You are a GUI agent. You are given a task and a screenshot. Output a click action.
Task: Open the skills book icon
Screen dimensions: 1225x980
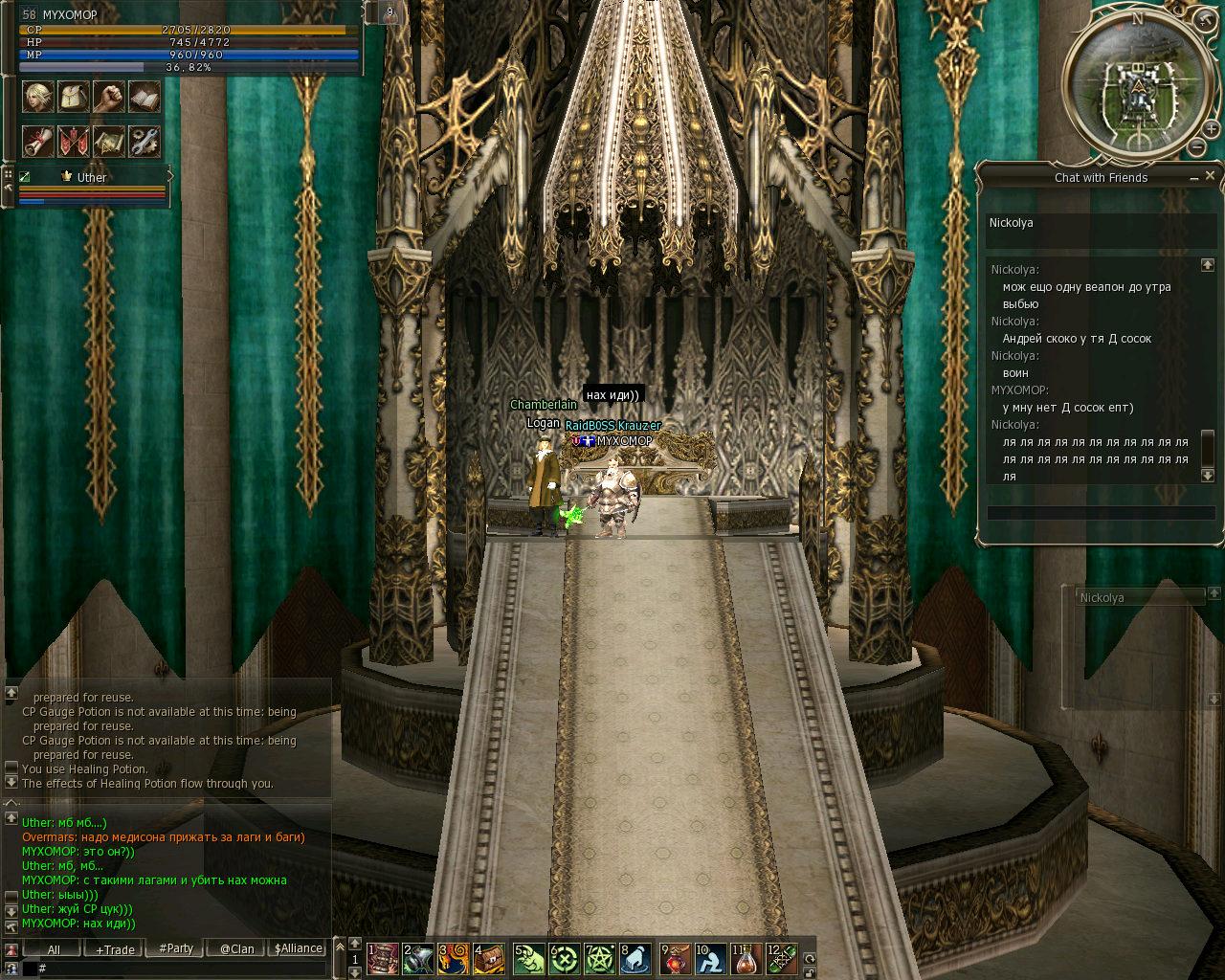tap(145, 97)
